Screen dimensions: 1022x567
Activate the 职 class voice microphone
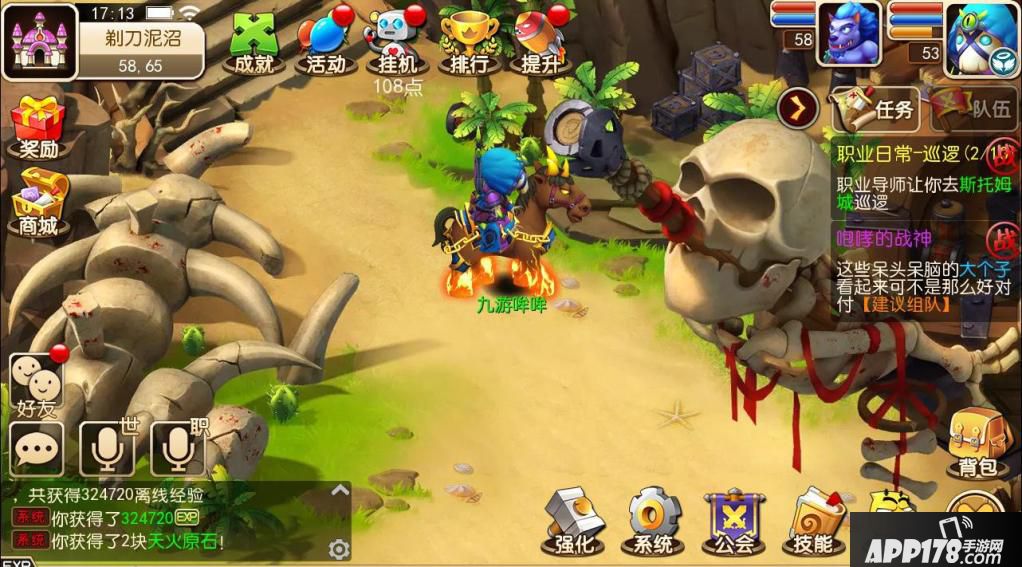tap(178, 449)
